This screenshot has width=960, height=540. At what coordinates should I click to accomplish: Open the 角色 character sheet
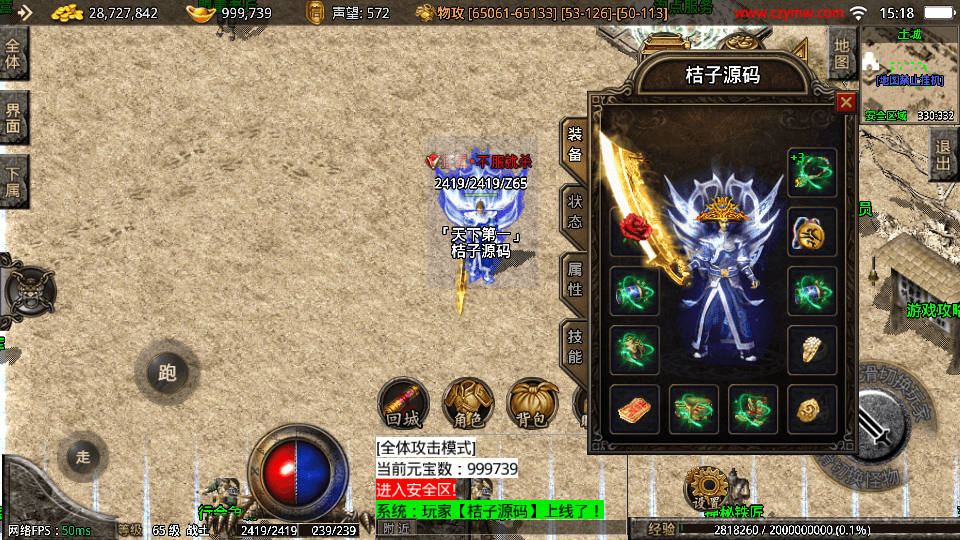467,404
